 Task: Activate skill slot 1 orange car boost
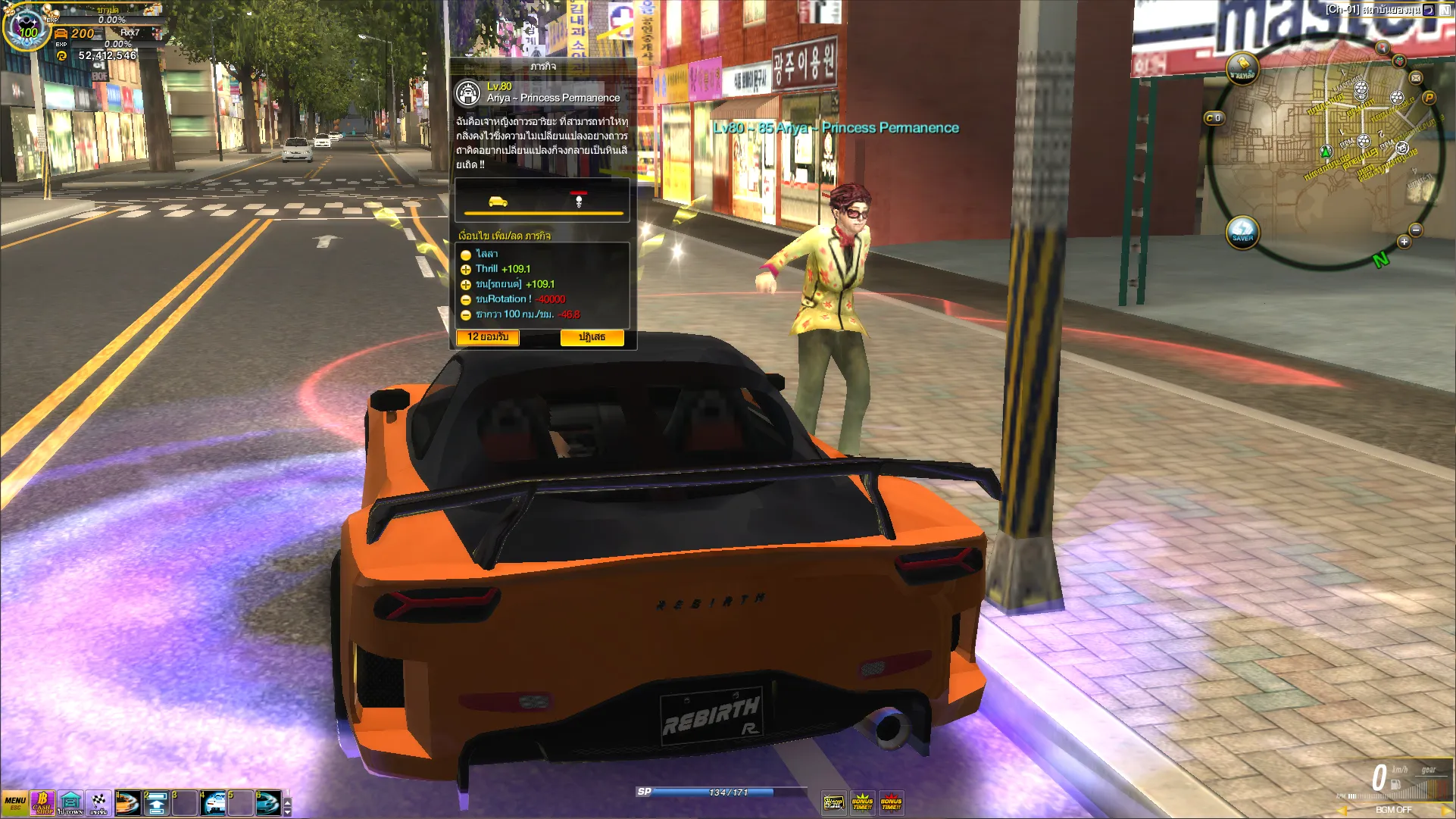click(x=127, y=803)
